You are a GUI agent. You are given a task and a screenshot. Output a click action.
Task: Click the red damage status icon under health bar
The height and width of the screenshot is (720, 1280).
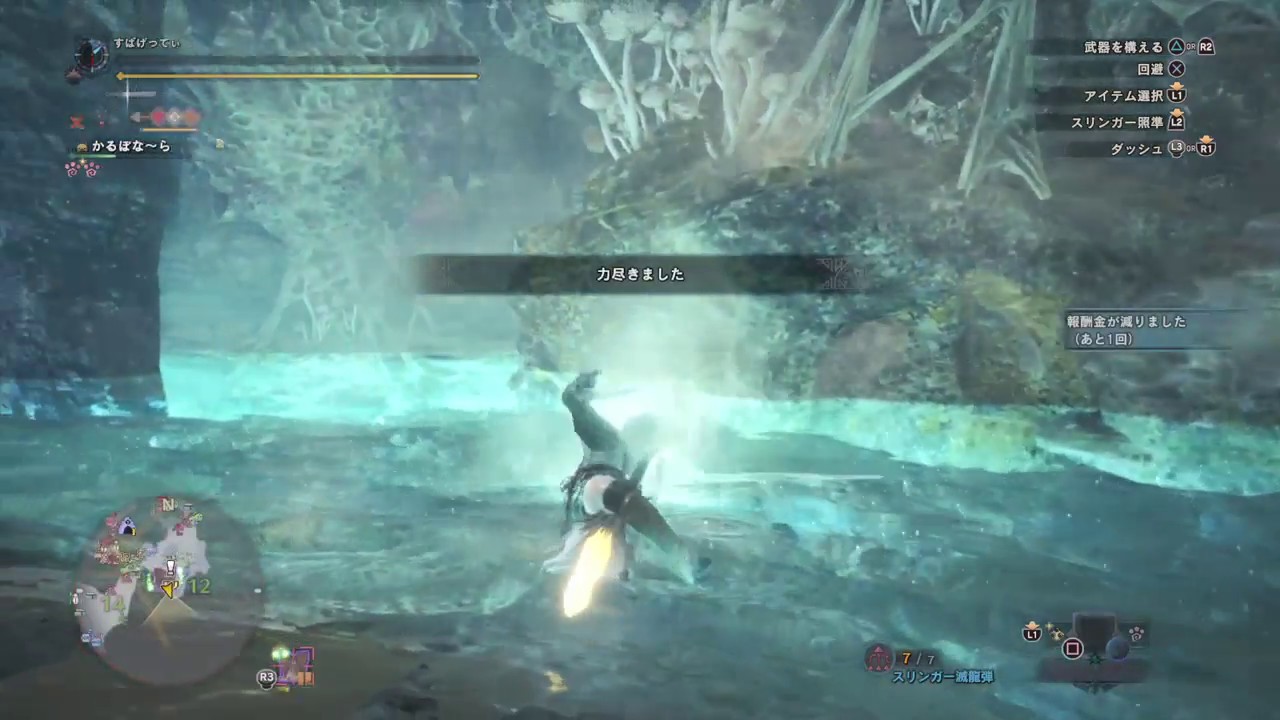pyautogui.click(x=75, y=121)
